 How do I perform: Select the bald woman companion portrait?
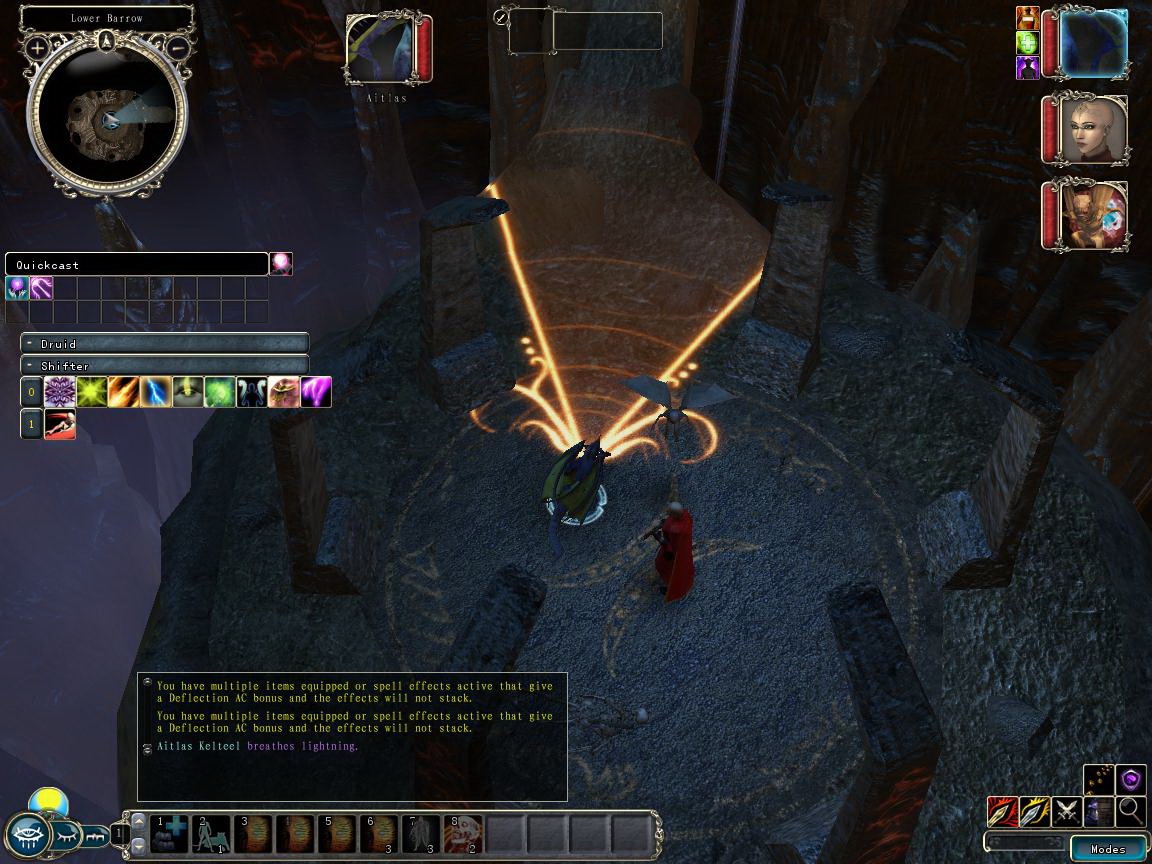tap(1095, 130)
